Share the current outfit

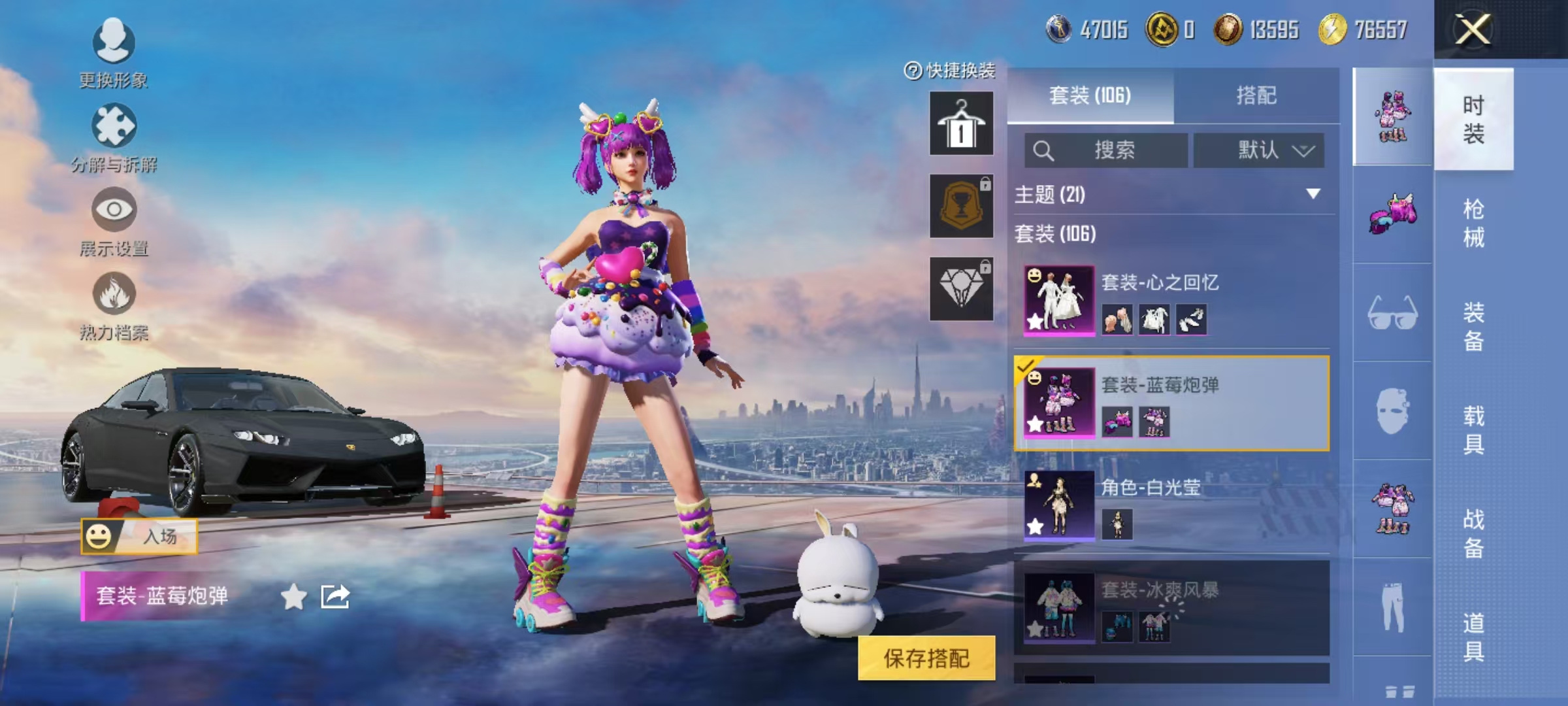pos(335,597)
